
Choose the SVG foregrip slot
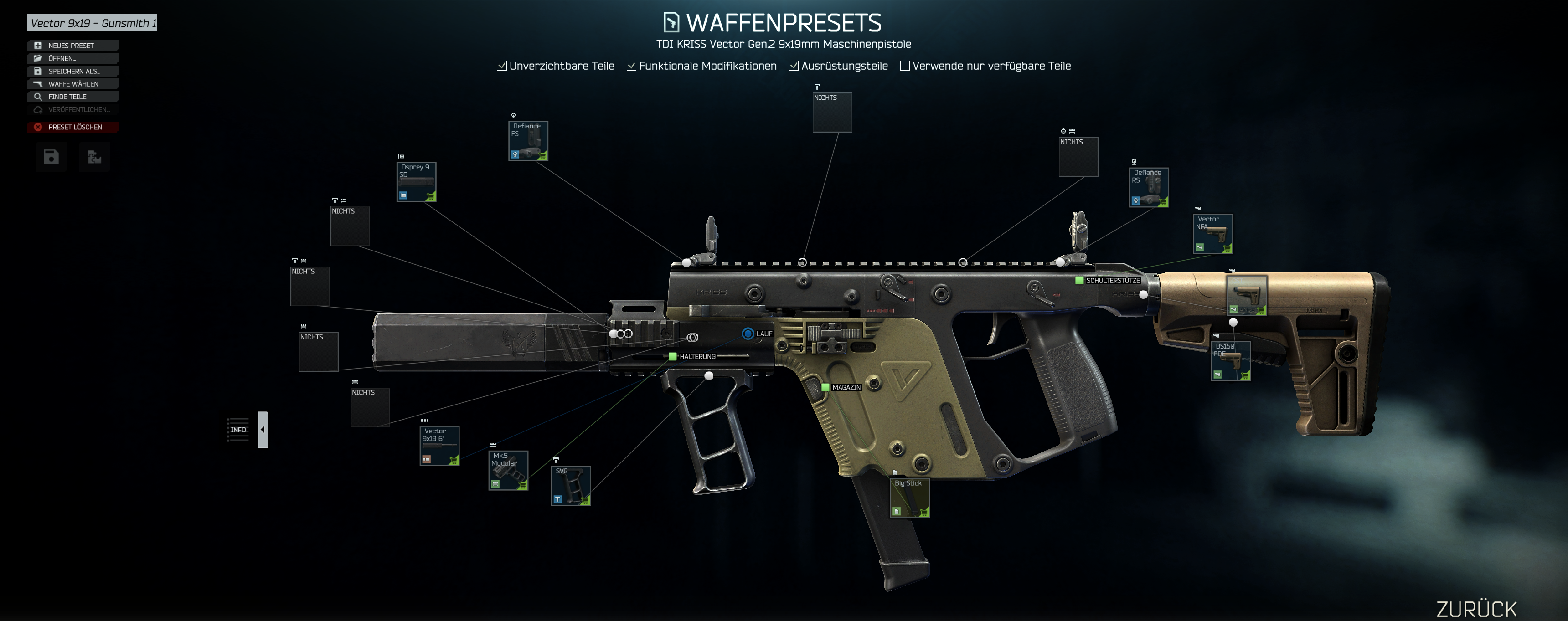[571, 485]
